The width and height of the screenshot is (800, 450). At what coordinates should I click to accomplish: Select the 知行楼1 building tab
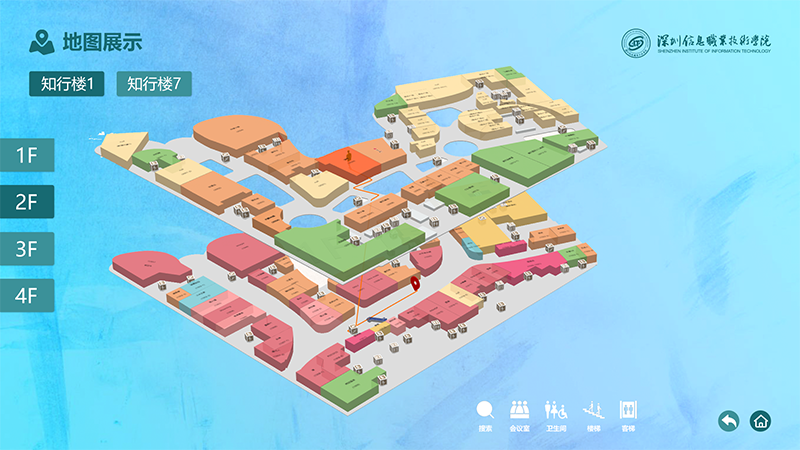(67, 85)
